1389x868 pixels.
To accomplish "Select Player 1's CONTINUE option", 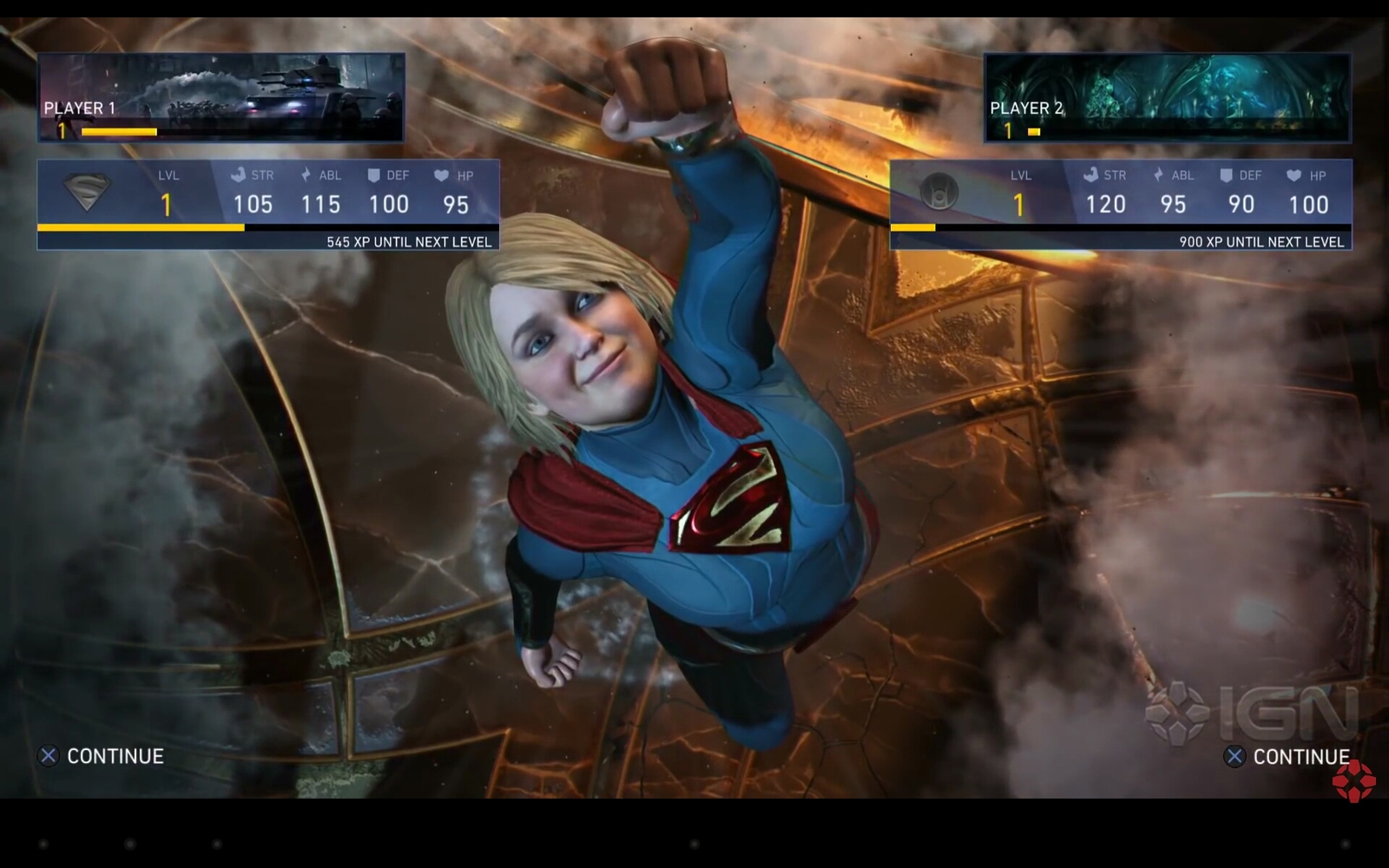I will (102, 756).
